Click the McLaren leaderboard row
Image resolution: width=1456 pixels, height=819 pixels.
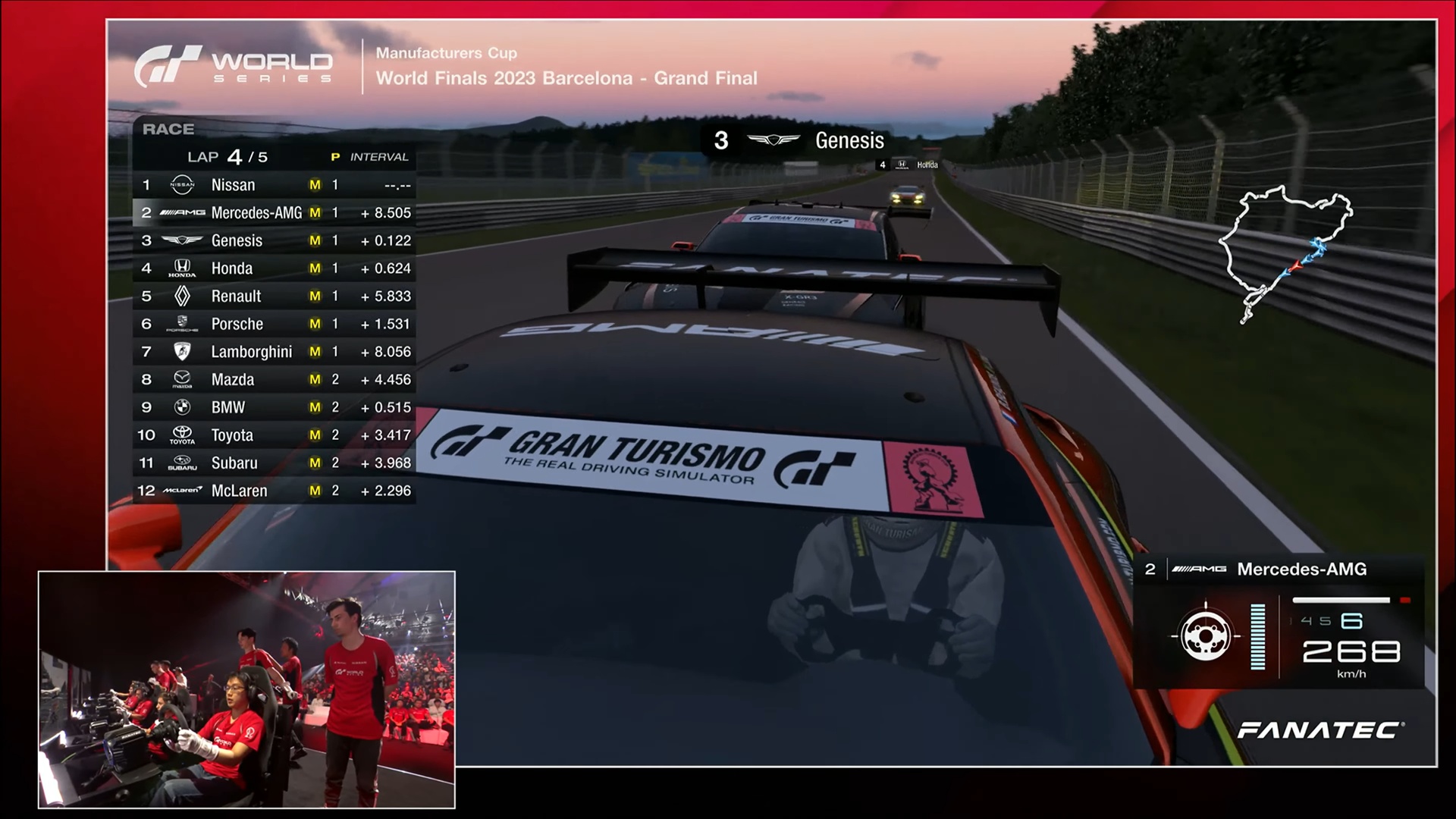(x=274, y=491)
